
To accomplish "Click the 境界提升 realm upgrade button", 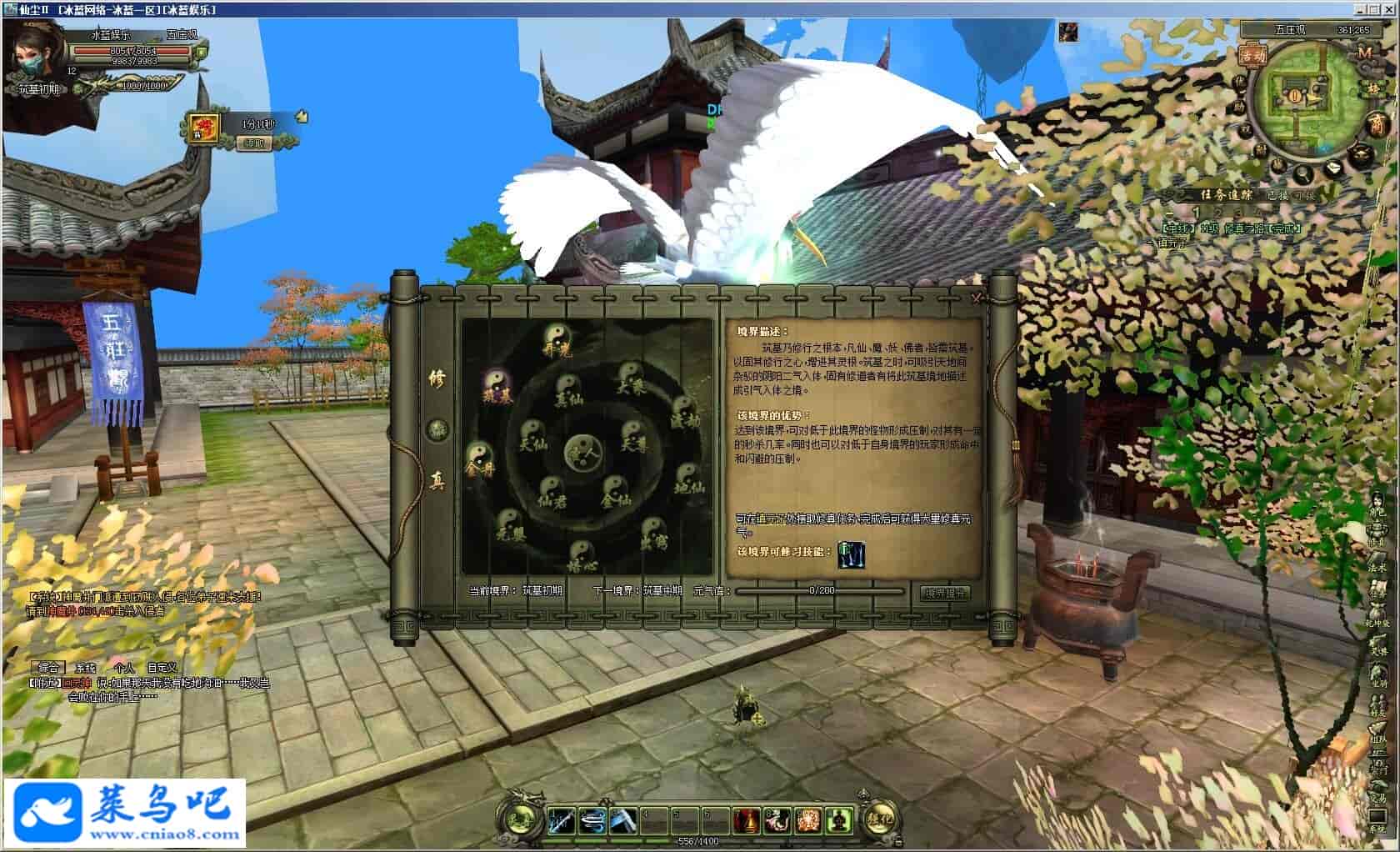I will point(945,593).
